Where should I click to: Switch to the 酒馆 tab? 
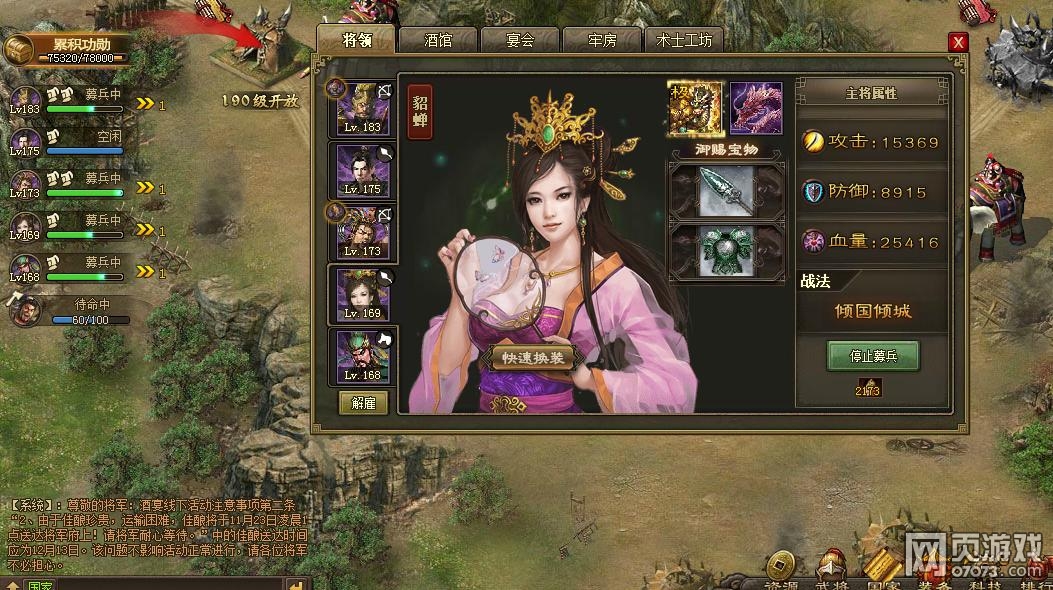tap(438, 41)
